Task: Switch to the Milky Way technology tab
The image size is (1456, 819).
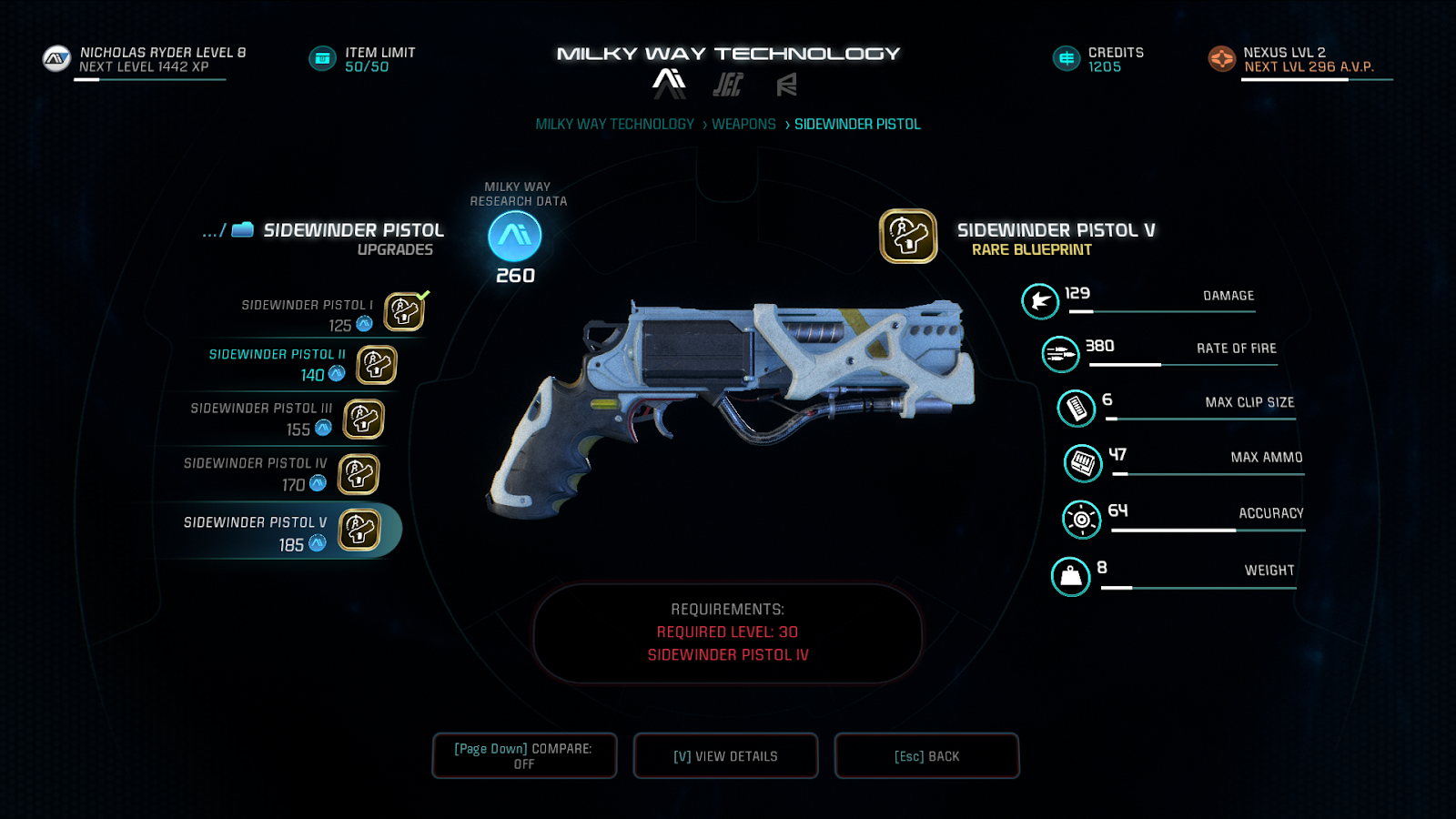Action: coord(669,84)
